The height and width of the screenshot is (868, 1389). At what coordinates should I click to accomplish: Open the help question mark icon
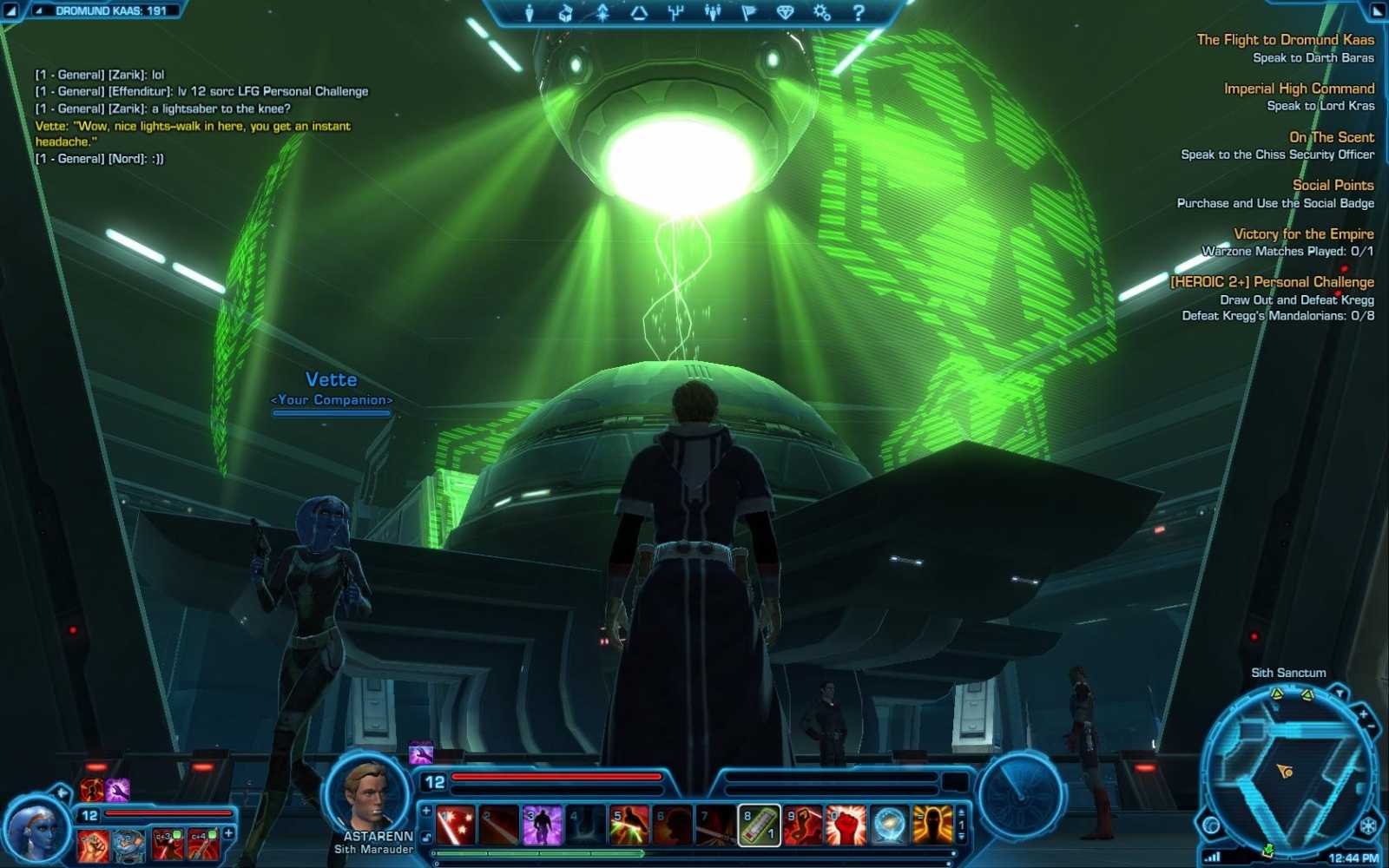[859, 12]
